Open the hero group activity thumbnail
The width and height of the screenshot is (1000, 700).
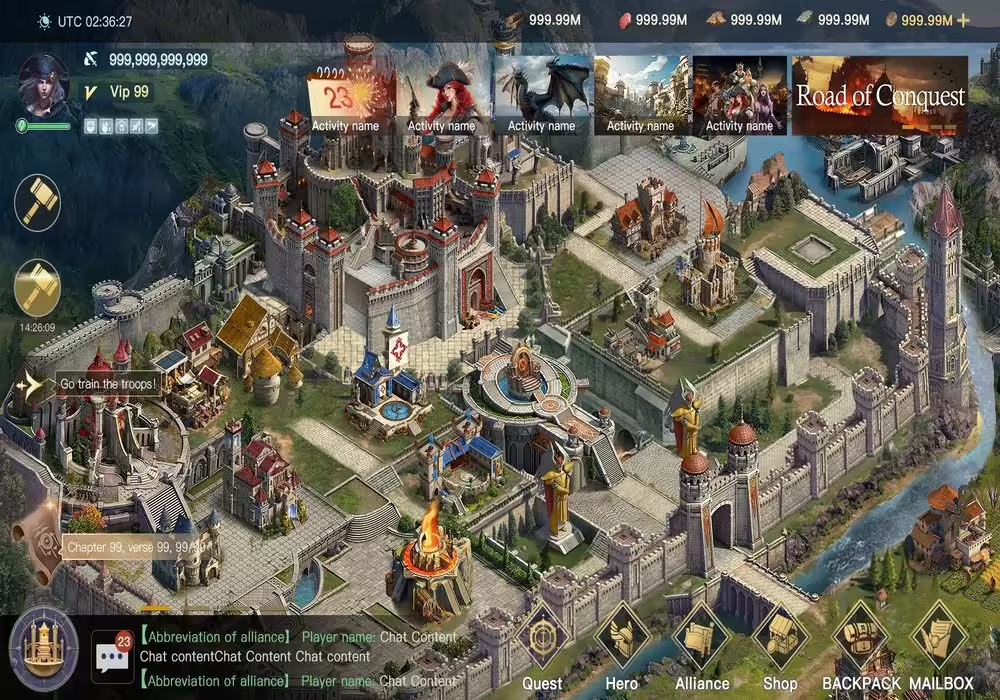(739, 96)
